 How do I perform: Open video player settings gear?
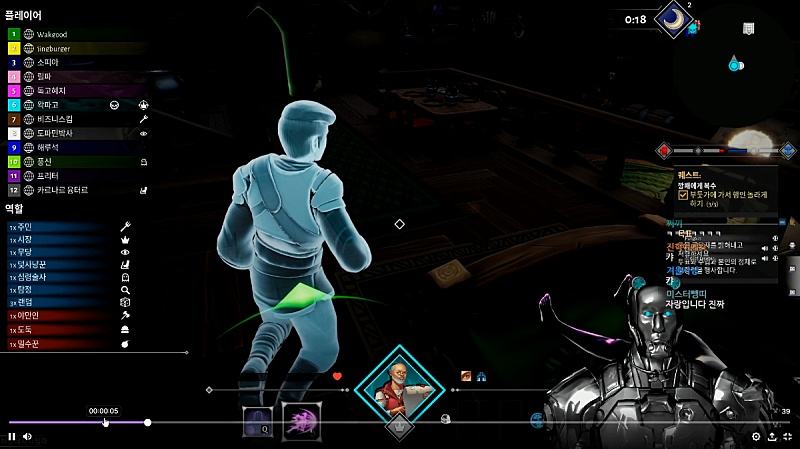(755, 436)
